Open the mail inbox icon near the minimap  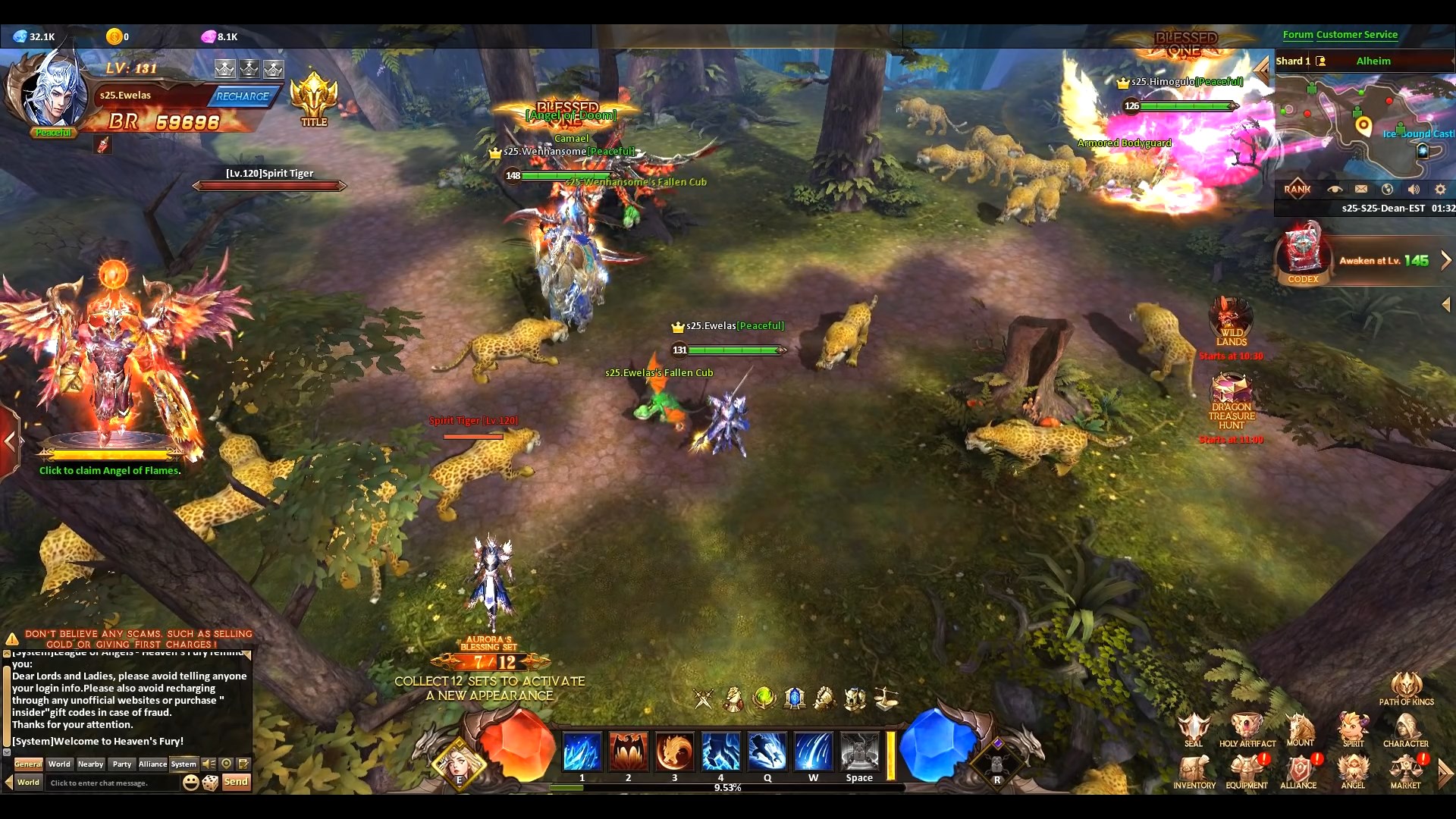click(x=1361, y=190)
